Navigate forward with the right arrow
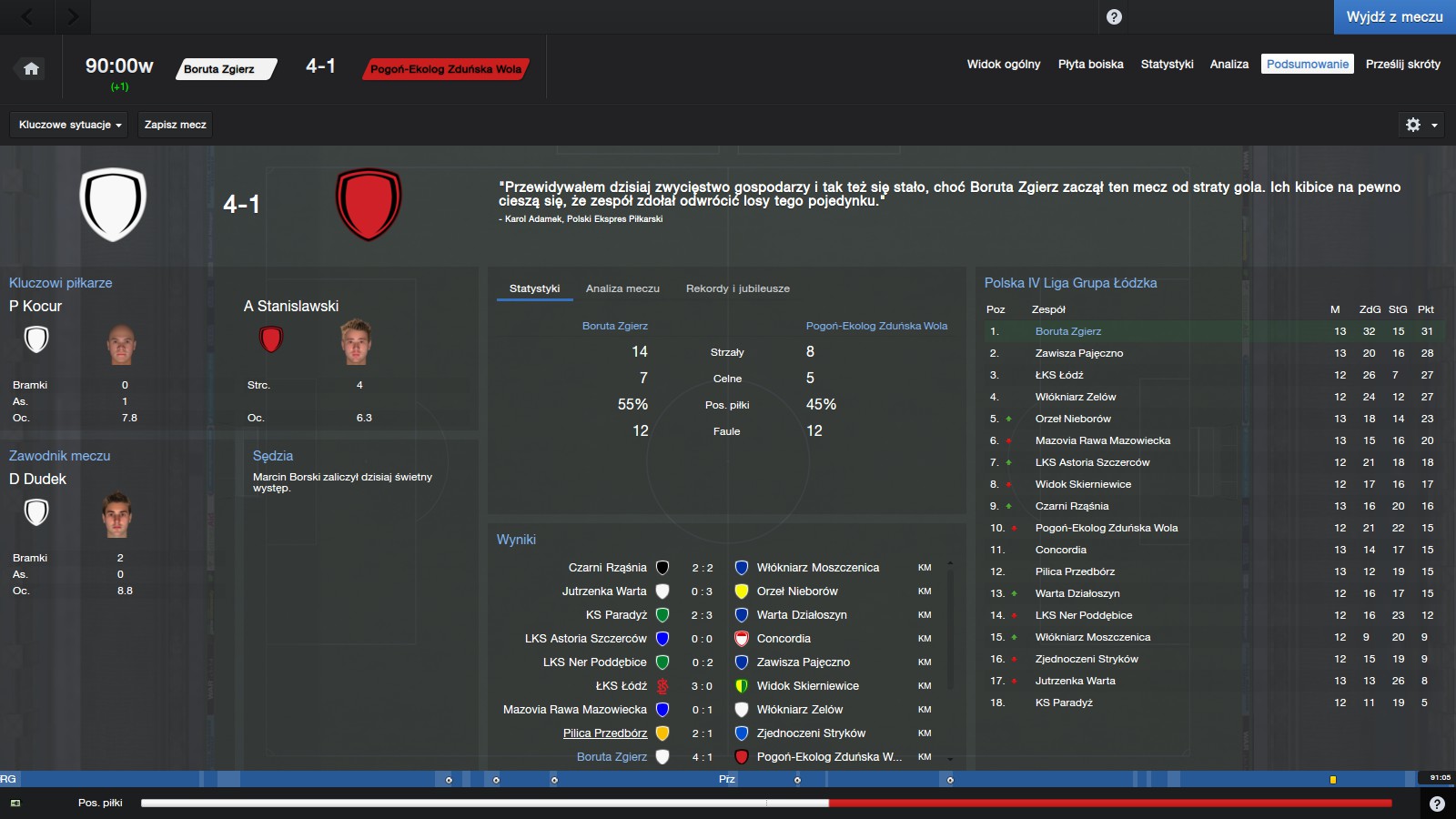The height and width of the screenshot is (819, 1456). click(73, 16)
